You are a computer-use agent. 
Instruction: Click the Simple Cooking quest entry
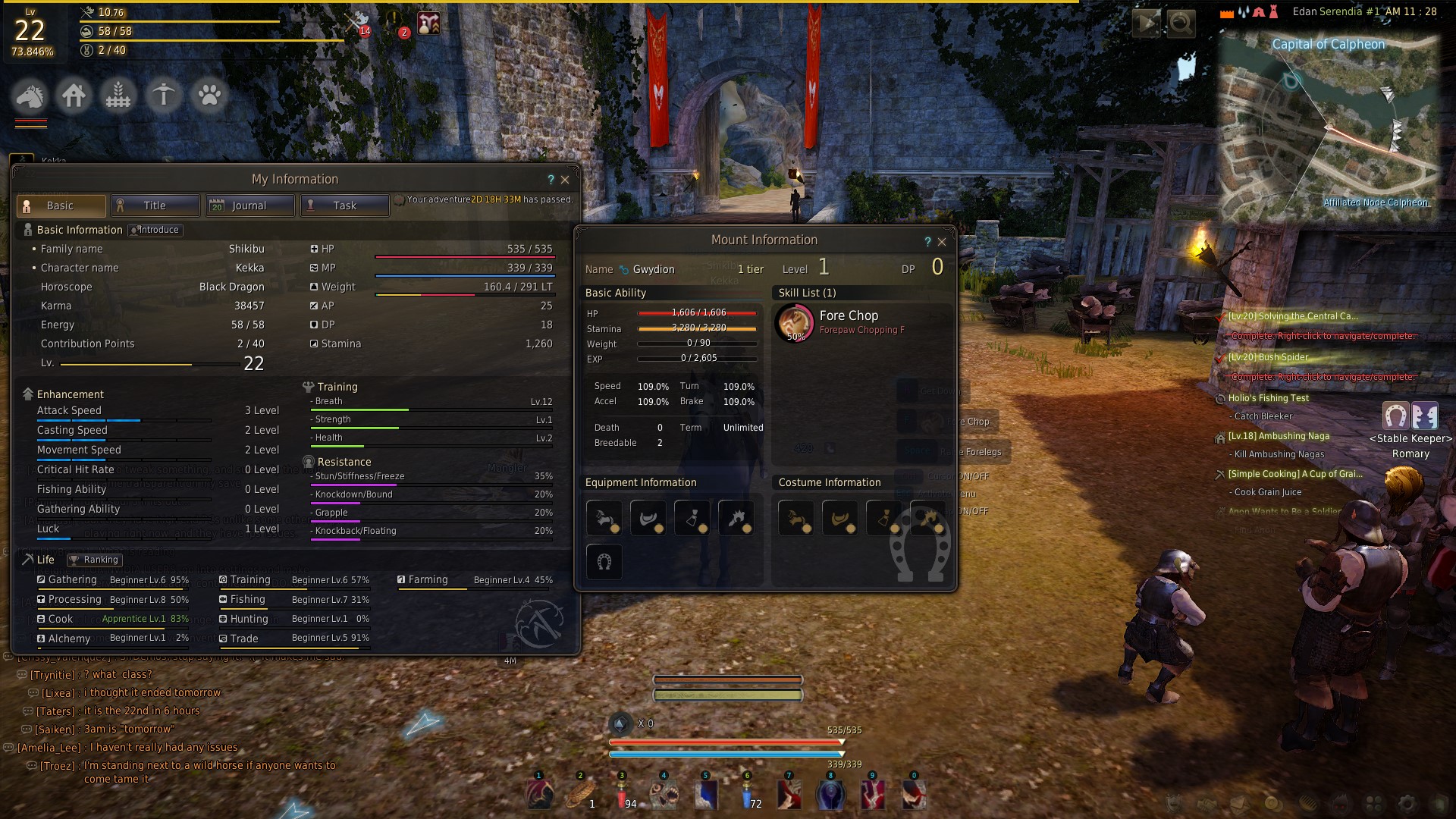[x=1294, y=474]
